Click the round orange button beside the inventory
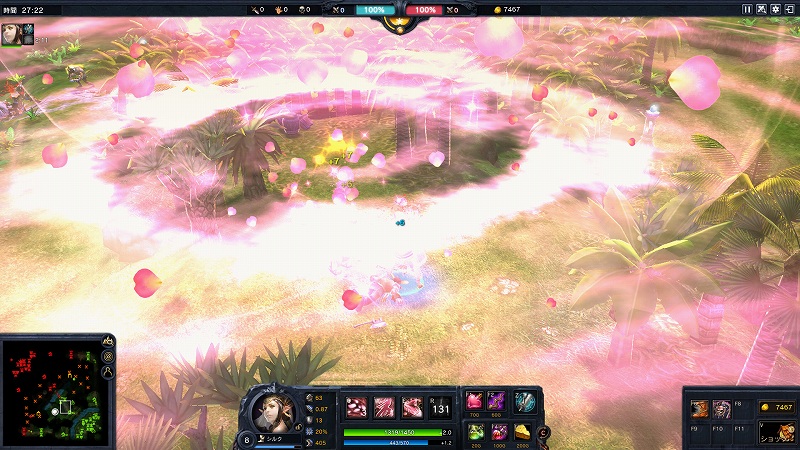This screenshot has height=450, width=800. 544,432
